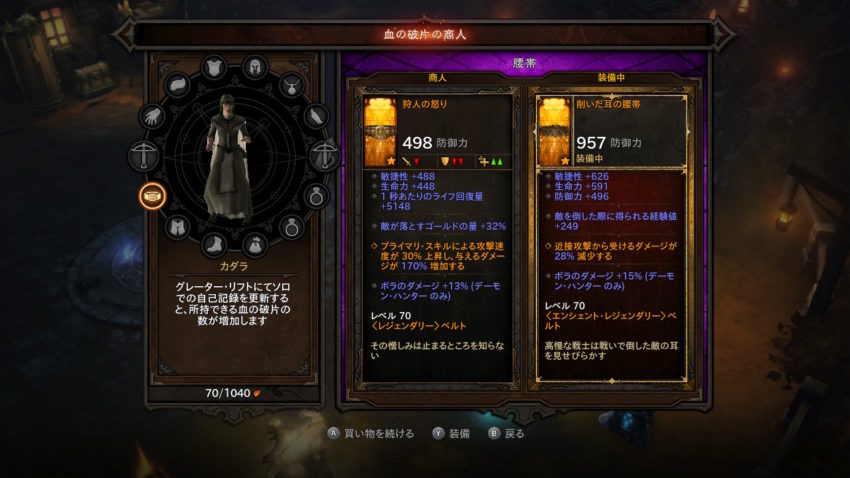
Task: Select the amulet category icon
Action: [291, 86]
